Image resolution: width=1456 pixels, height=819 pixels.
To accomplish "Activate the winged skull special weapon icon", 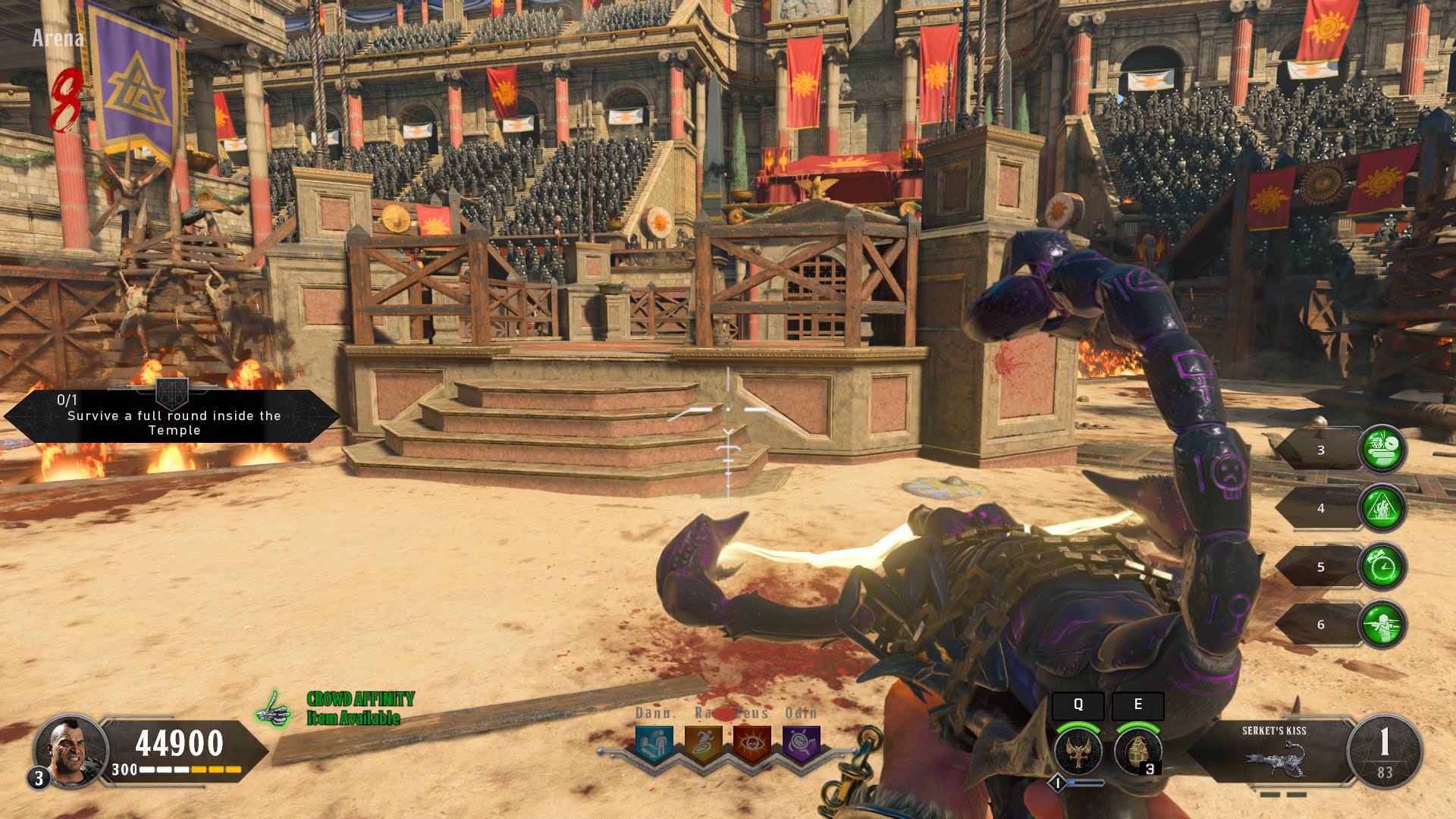I will [x=1078, y=751].
